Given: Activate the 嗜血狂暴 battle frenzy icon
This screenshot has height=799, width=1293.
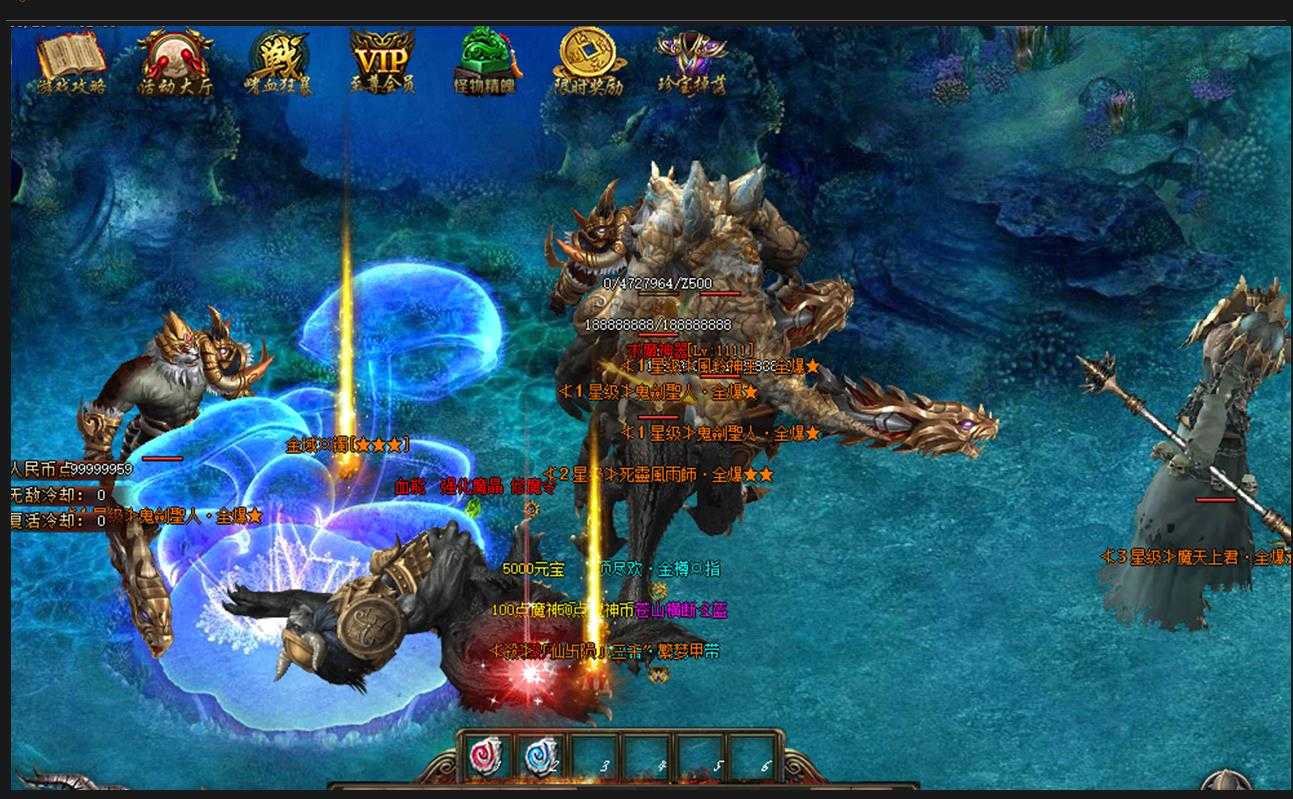Looking at the screenshot, I should click(279, 60).
